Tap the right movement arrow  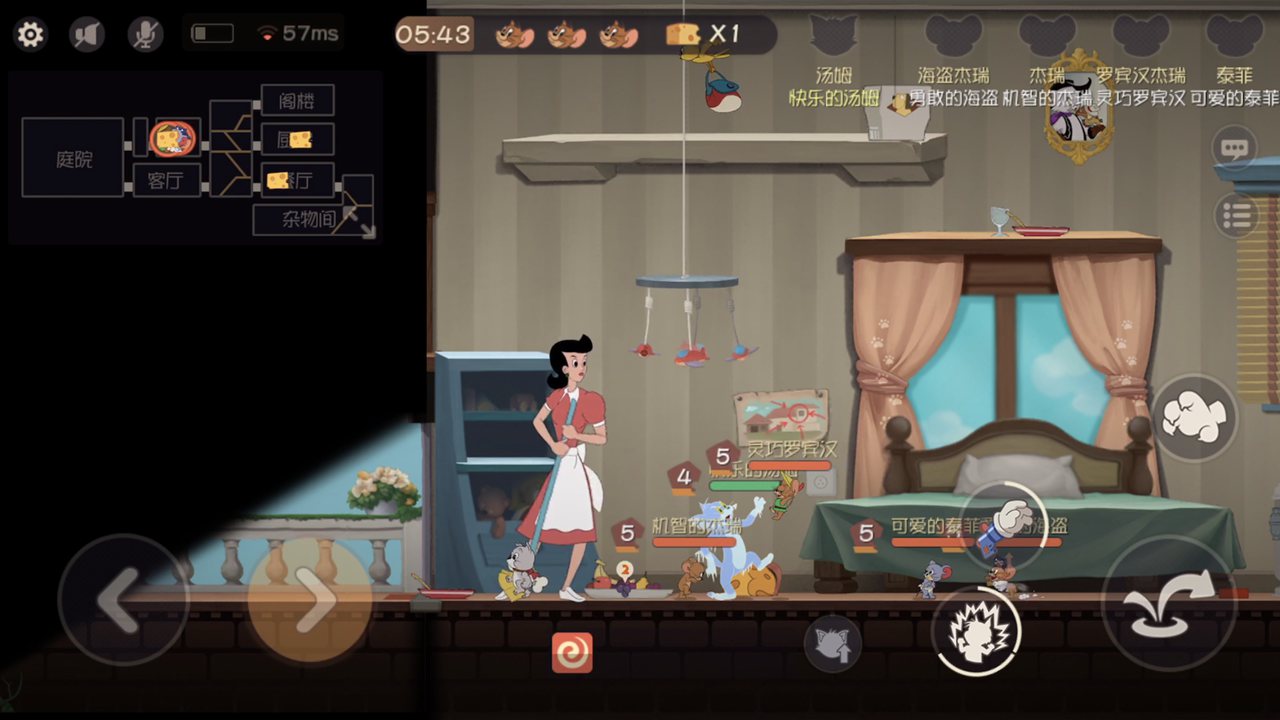pos(310,600)
